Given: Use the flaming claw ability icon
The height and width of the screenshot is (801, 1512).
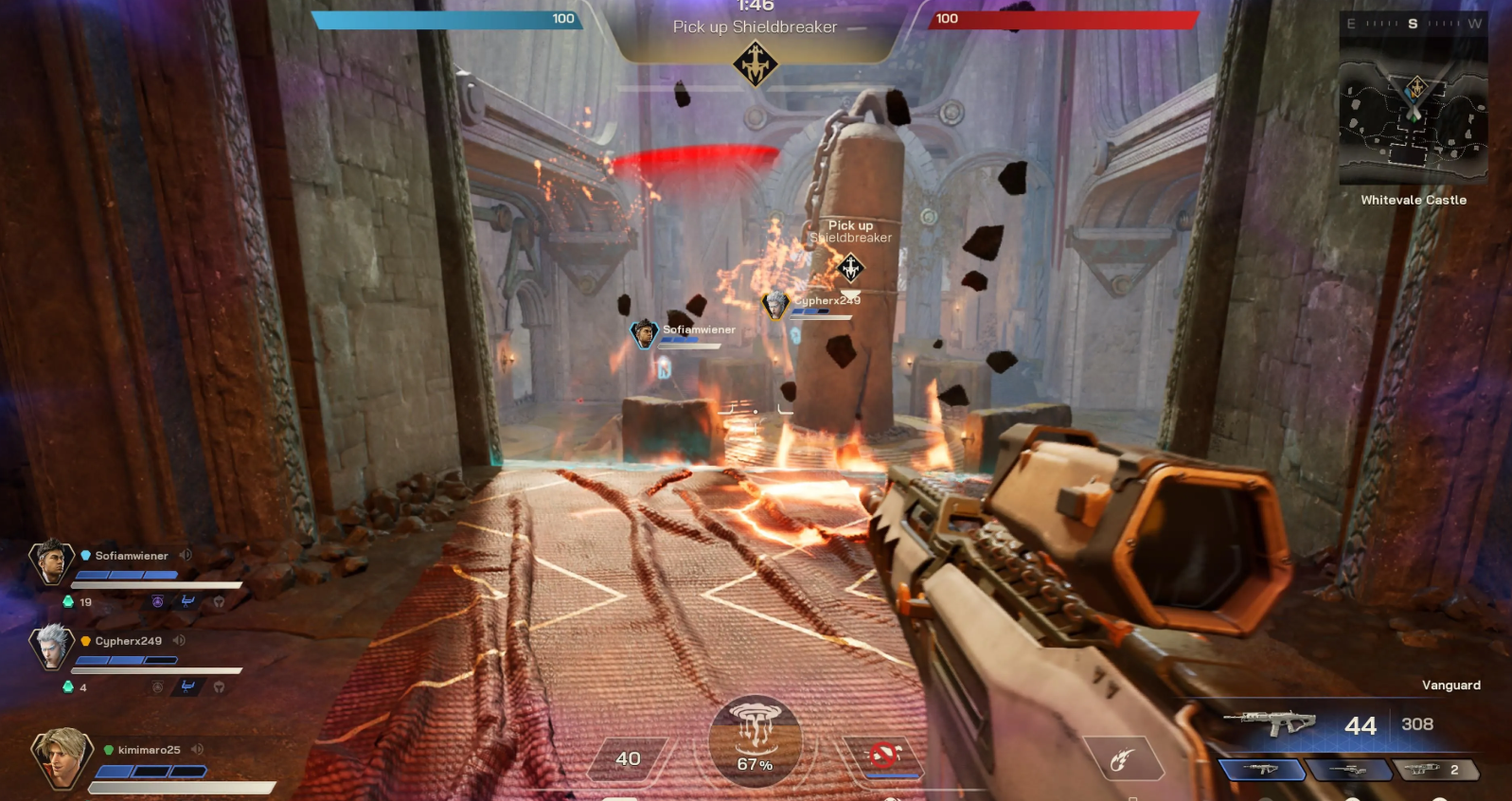Looking at the screenshot, I should point(1123,758).
